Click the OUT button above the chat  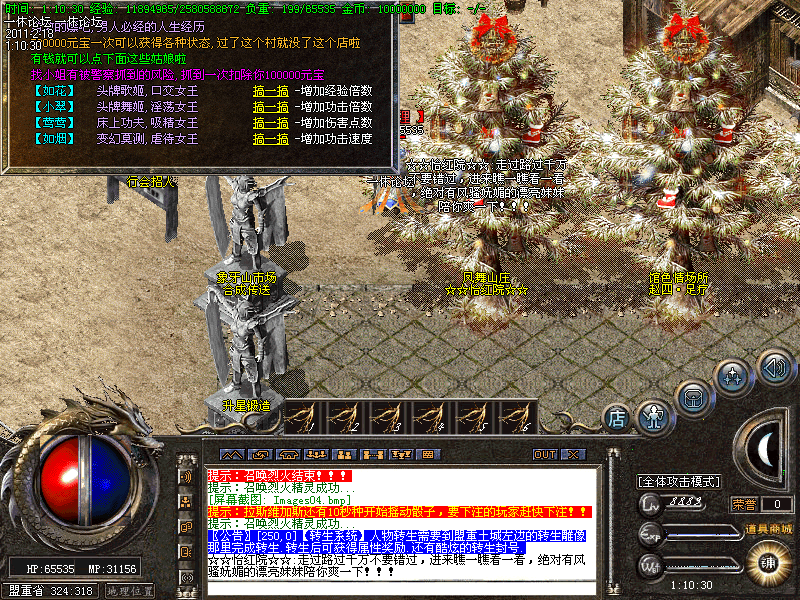point(544,455)
